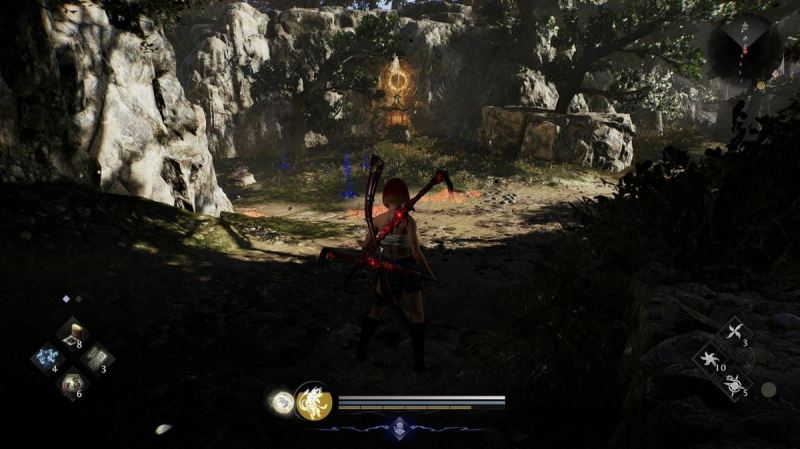
Task: Select the spiked bomb tool with 5
Action: (x=734, y=381)
